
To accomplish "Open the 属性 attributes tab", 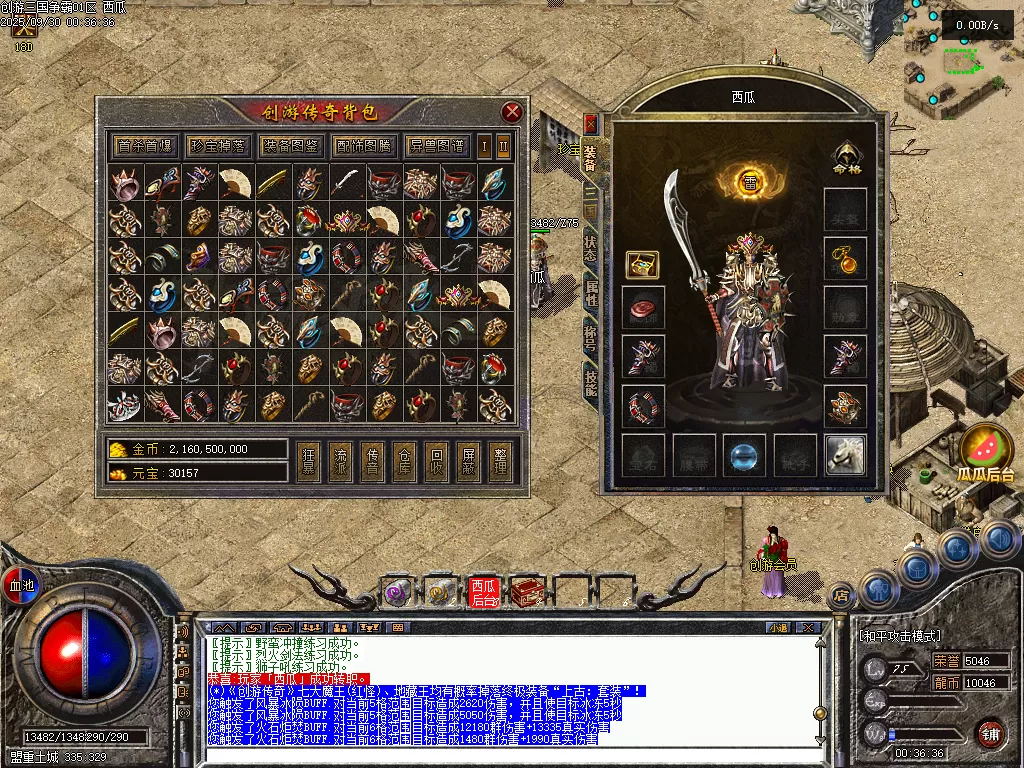I will click(591, 292).
